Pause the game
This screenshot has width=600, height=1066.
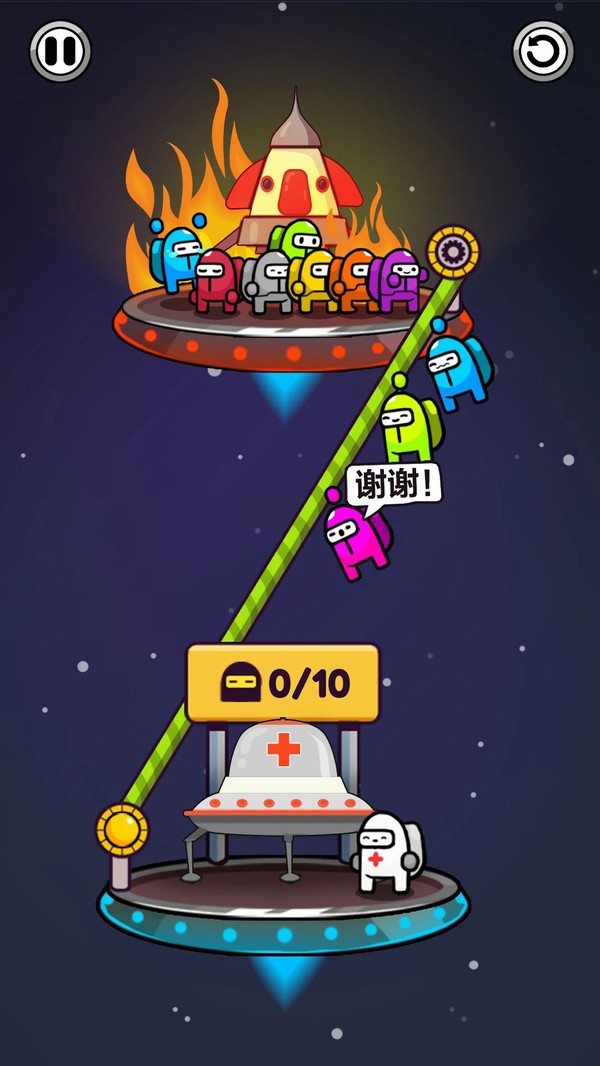point(60,51)
